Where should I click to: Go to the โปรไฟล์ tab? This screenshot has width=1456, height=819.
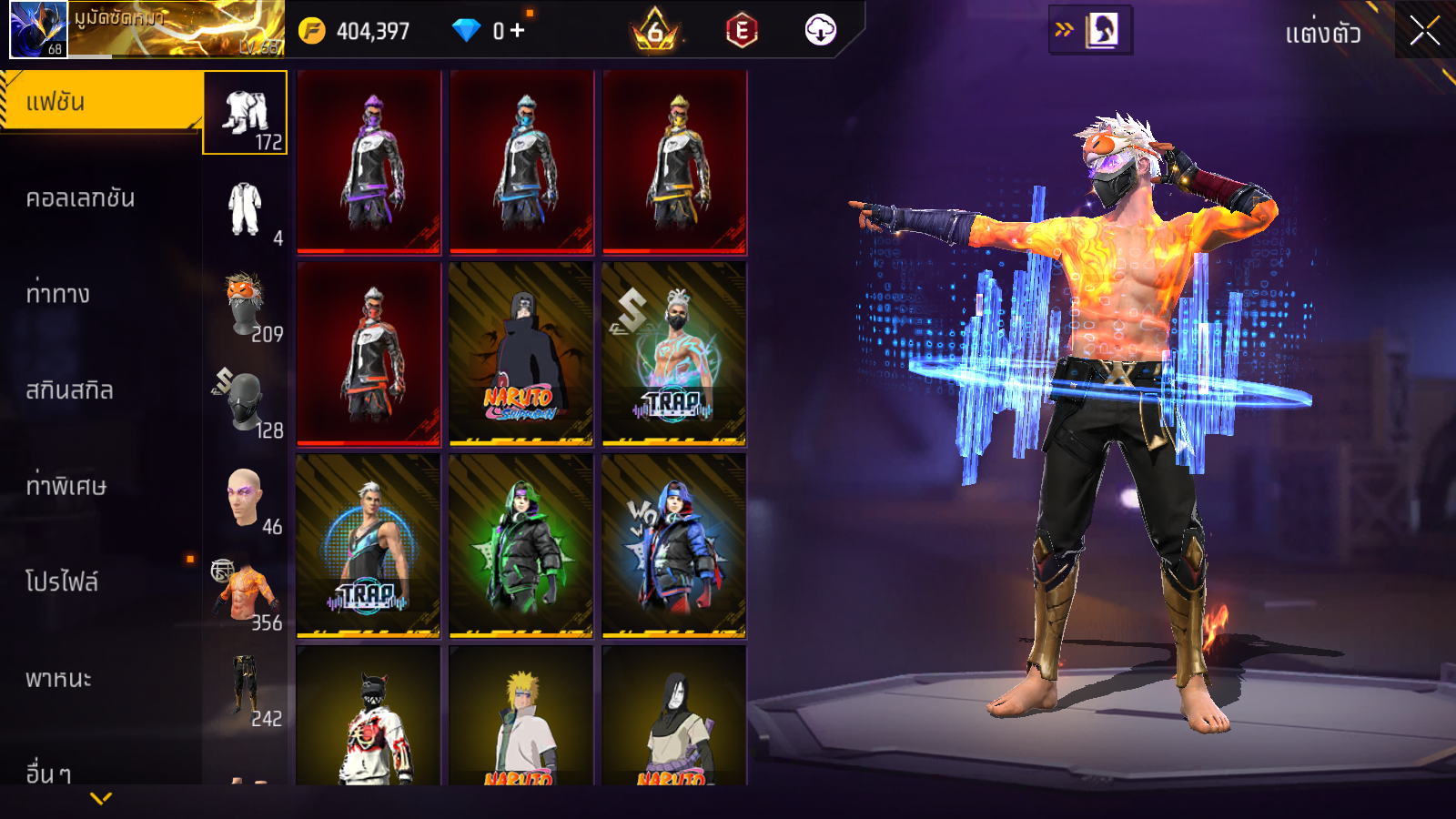(62, 581)
